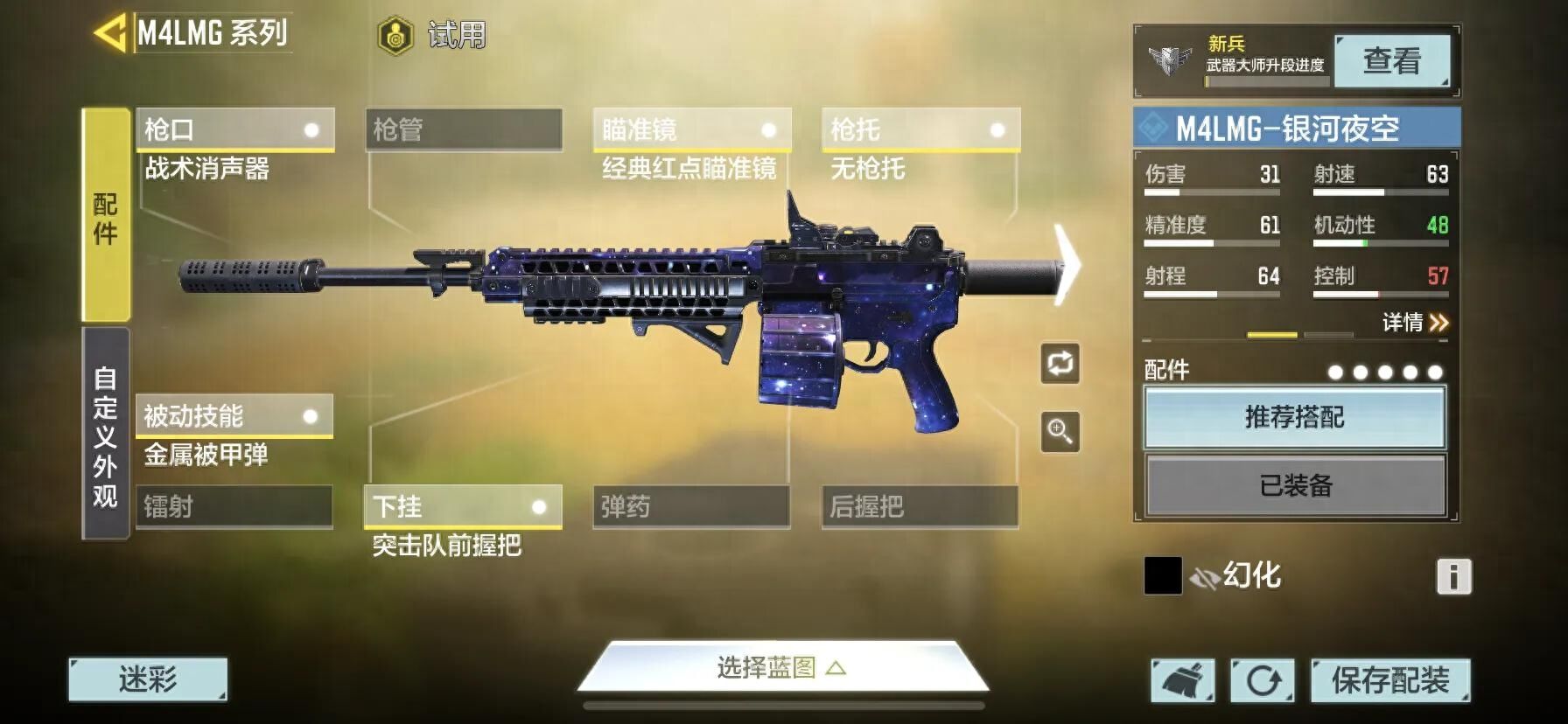Apply the 推荐搭配 recommended loadout

[1294, 418]
